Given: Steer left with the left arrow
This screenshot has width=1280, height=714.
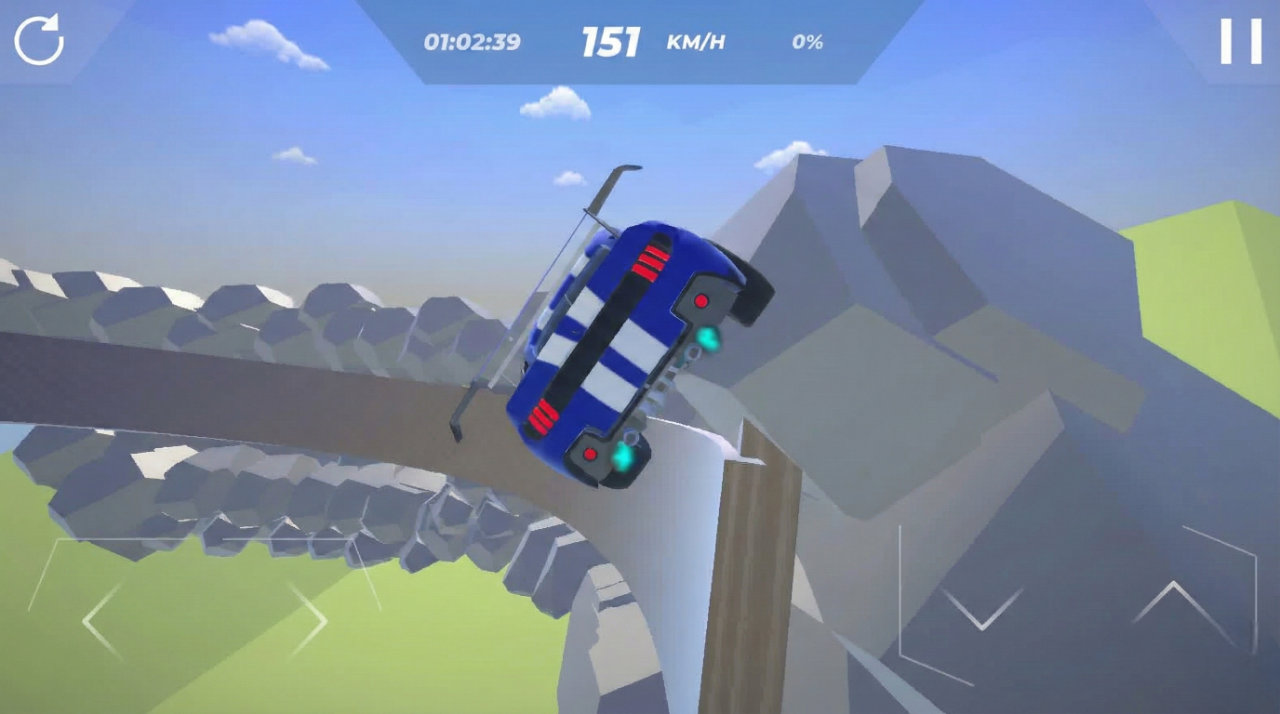Looking at the screenshot, I should pyautogui.click(x=101, y=621).
